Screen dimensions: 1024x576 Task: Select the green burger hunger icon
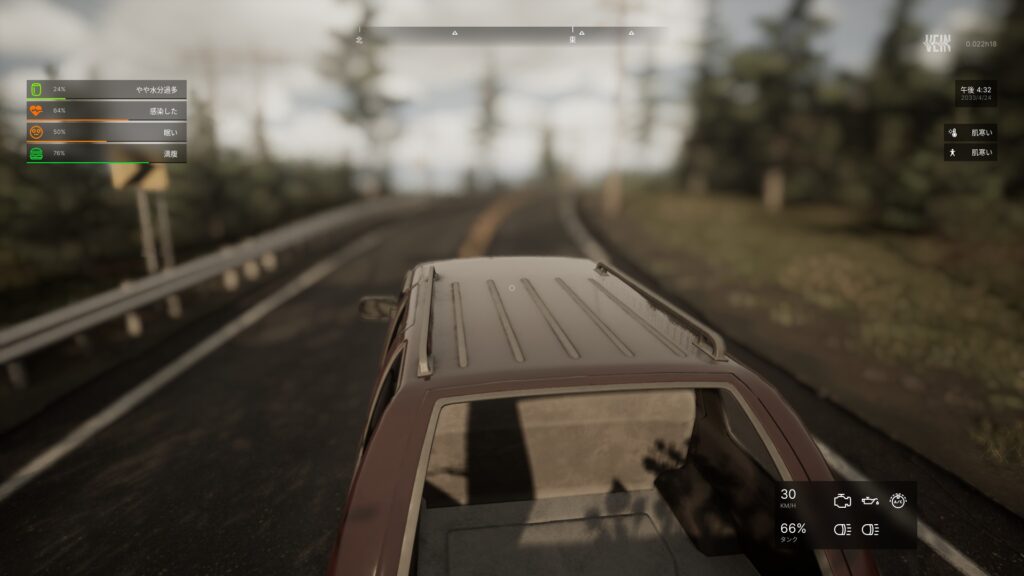(x=36, y=153)
